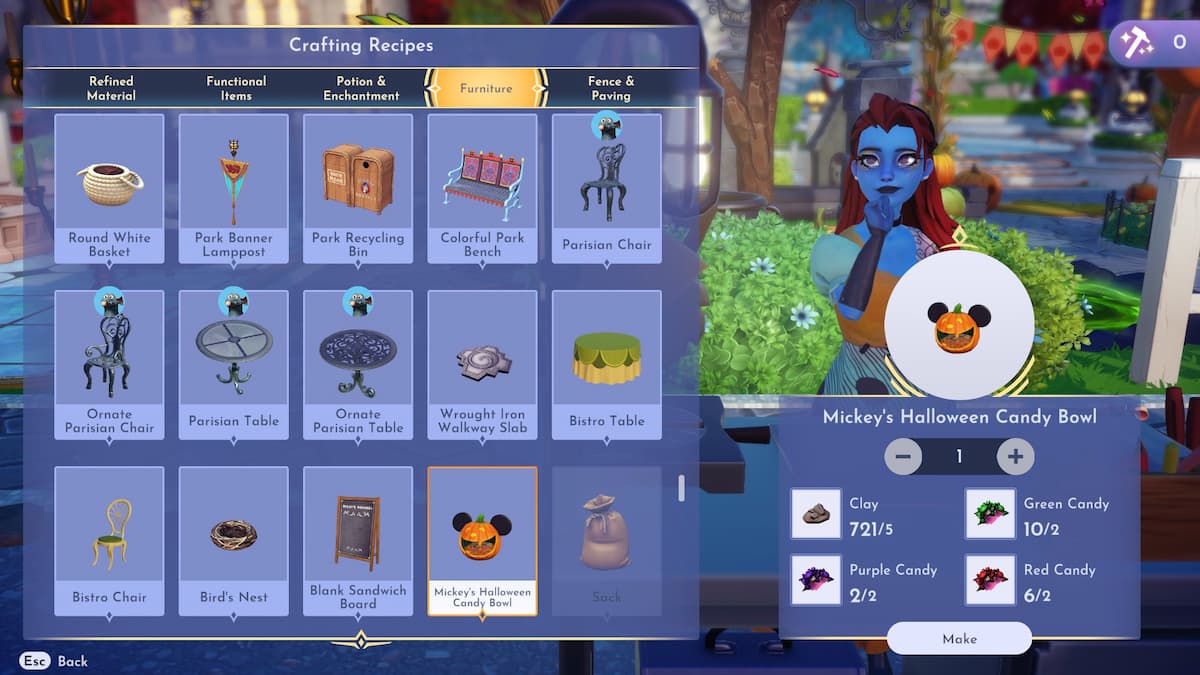Choose the Wrought Iron Walkway Slab recipe
1200x675 pixels.
click(482, 364)
